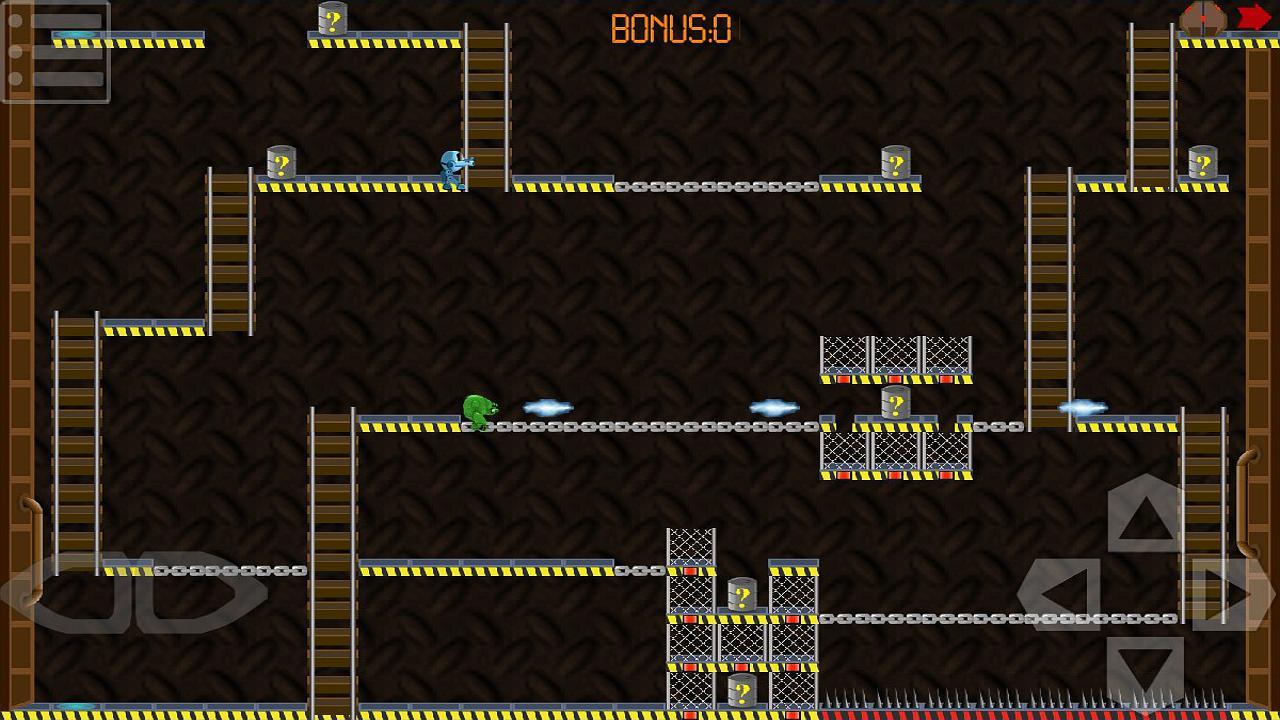The width and height of the screenshot is (1280, 720).
Task: Click the BONUS:0 score counter
Action: 668,28
